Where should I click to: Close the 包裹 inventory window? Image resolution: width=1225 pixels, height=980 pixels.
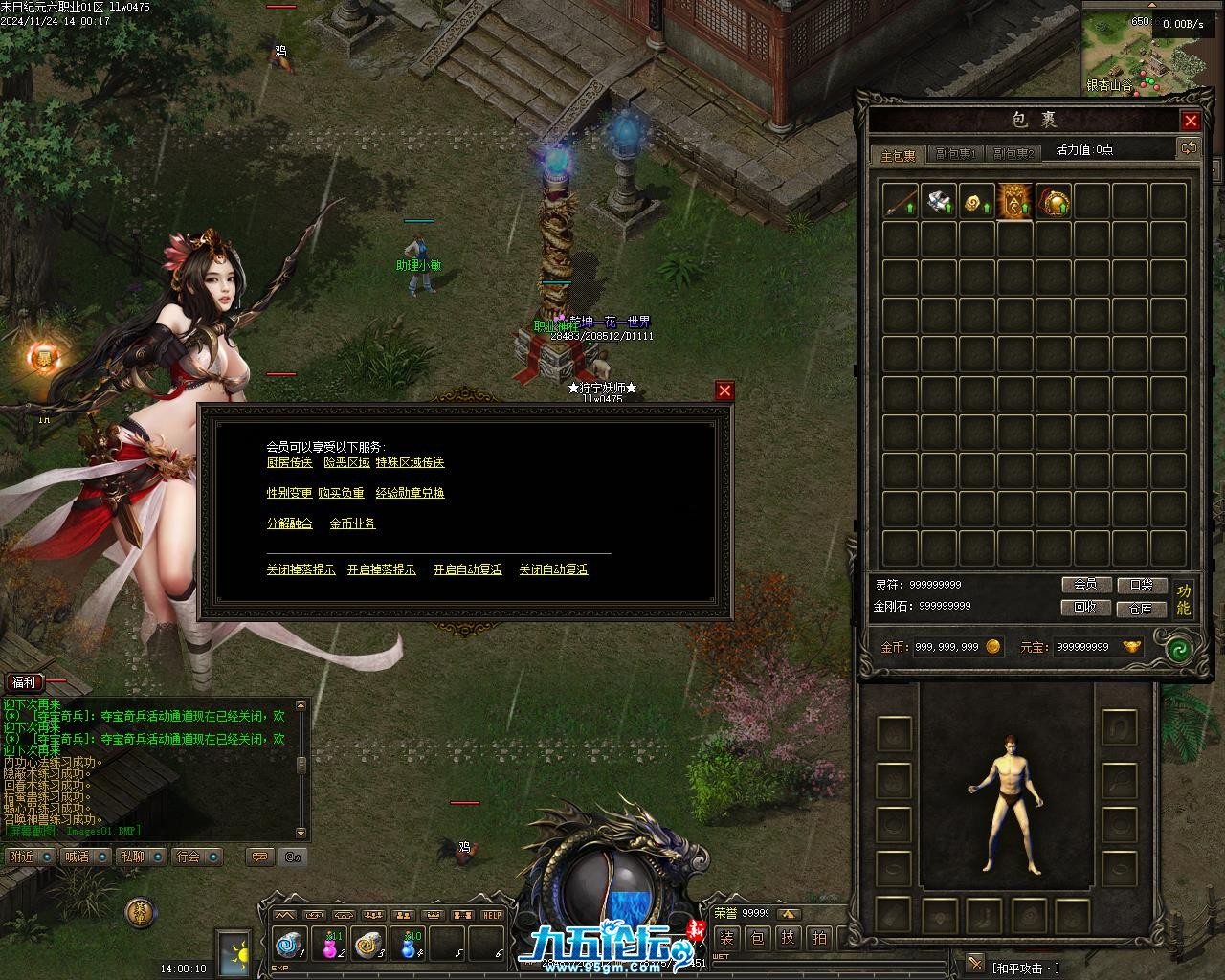pyautogui.click(x=1191, y=121)
